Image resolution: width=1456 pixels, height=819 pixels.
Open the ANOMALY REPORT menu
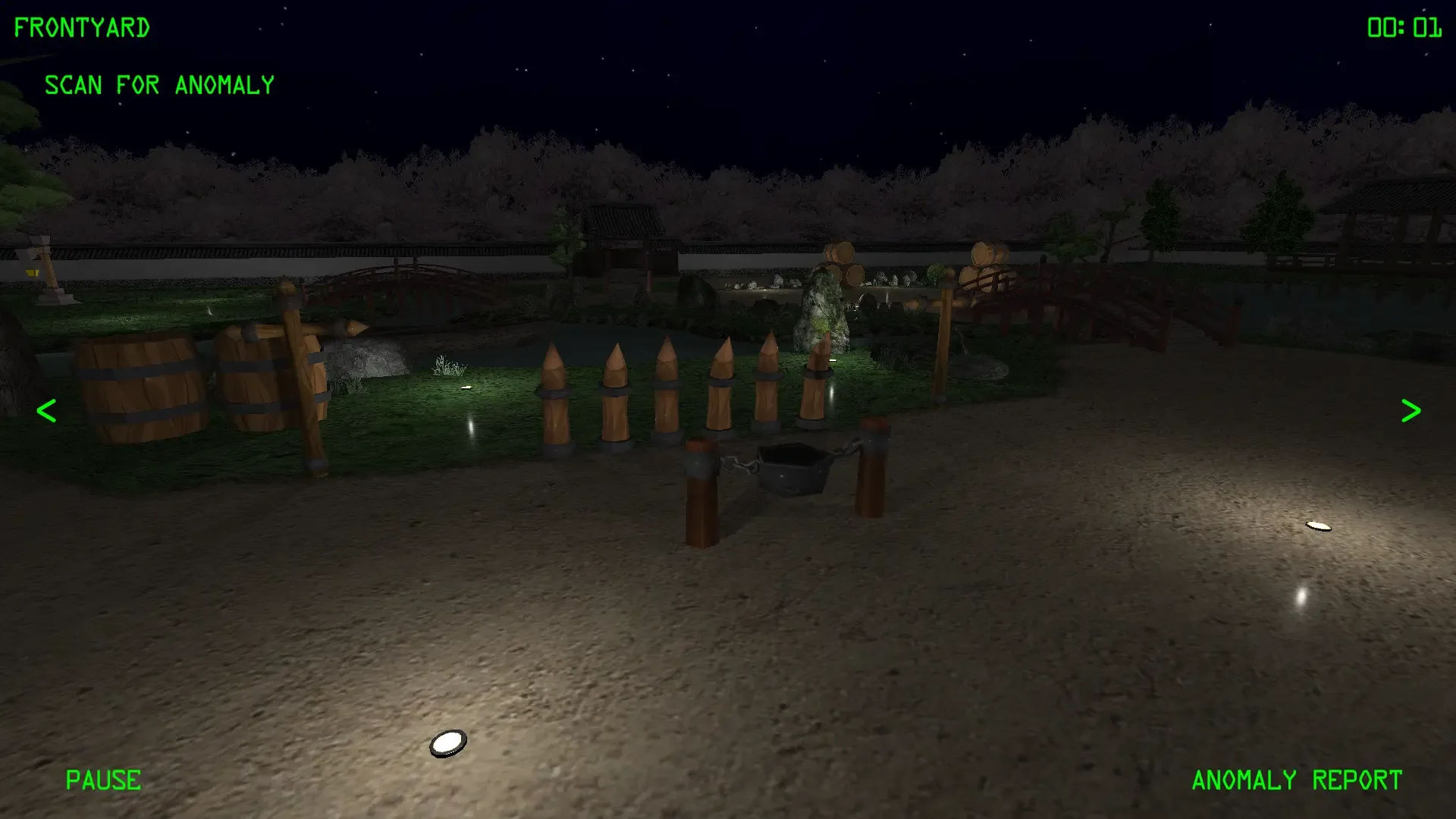pyautogui.click(x=1296, y=780)
